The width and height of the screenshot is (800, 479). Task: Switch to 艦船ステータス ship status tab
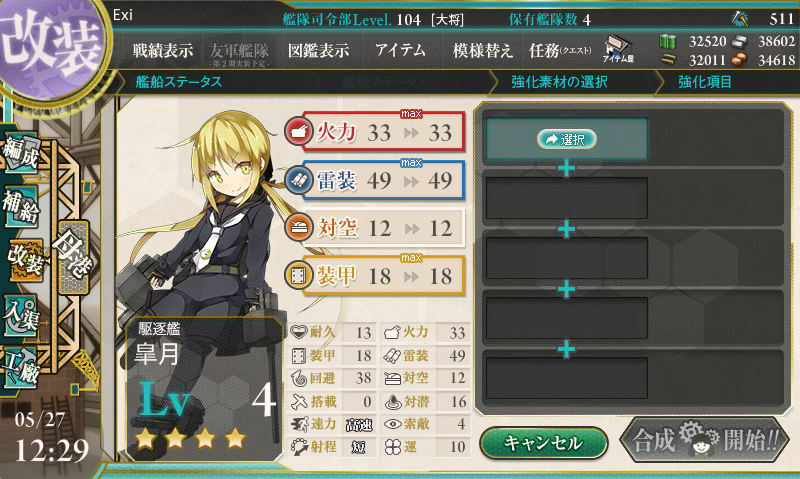click(181, 82)
